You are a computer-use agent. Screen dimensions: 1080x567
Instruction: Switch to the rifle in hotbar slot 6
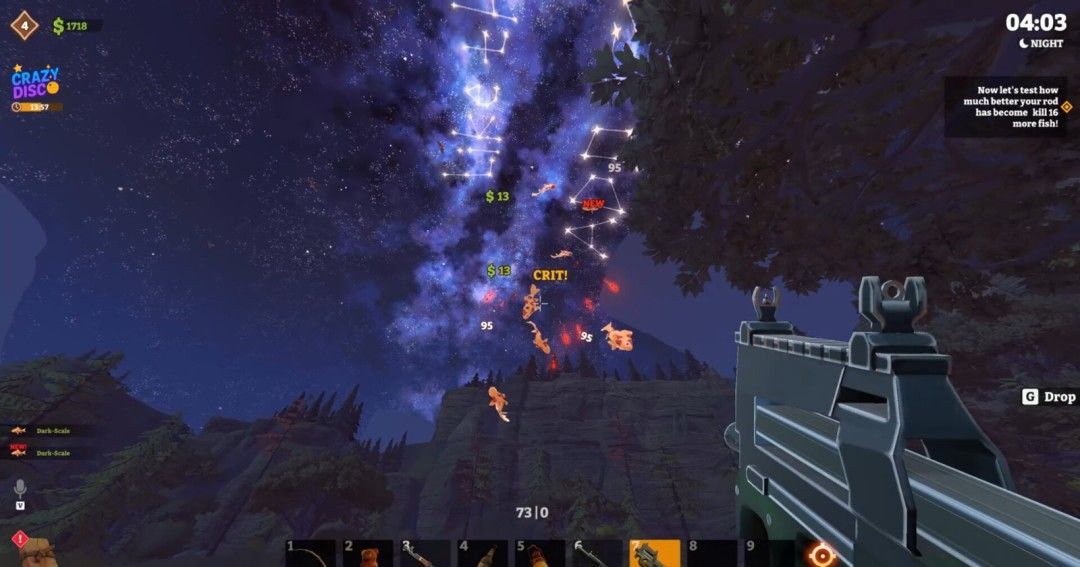(597, 553)
